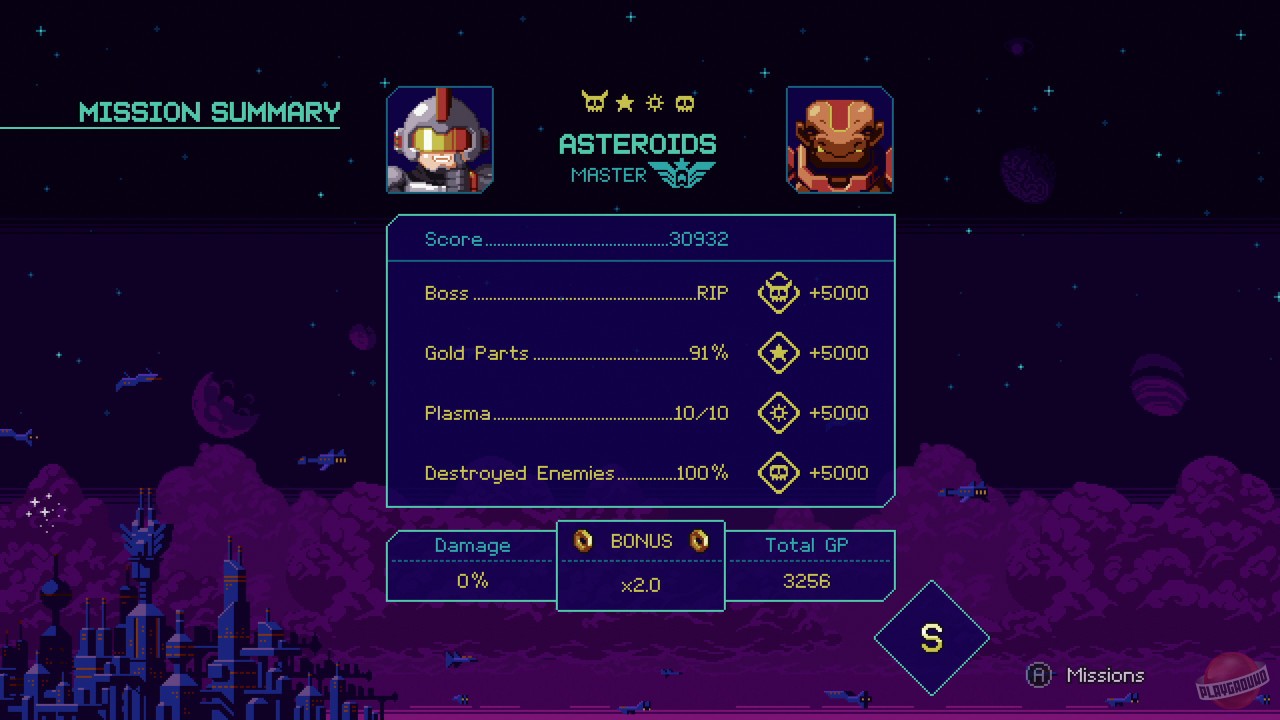
Task: Click the plasma sun icon near the title
Action: click(x=655, y=101)
